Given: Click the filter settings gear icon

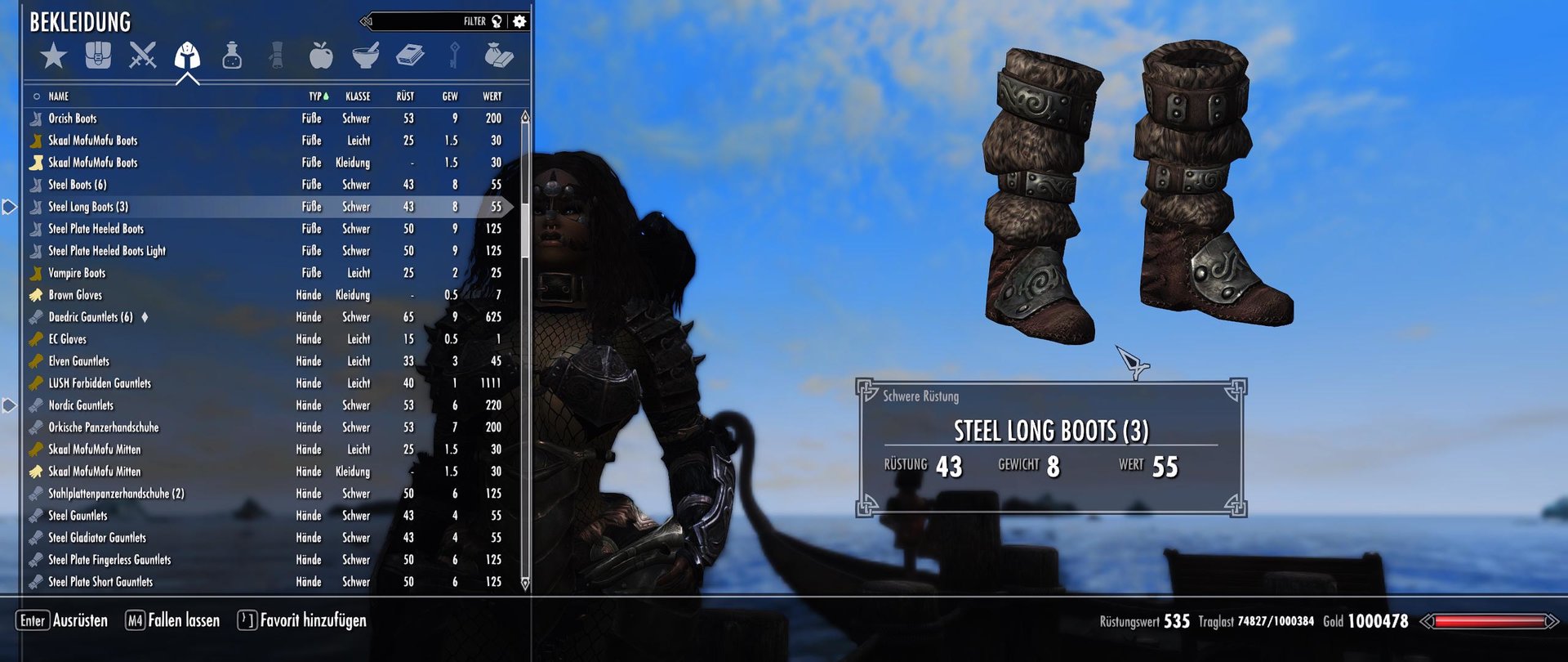Looking at the screenshot, I should click(x=519, y=21).
